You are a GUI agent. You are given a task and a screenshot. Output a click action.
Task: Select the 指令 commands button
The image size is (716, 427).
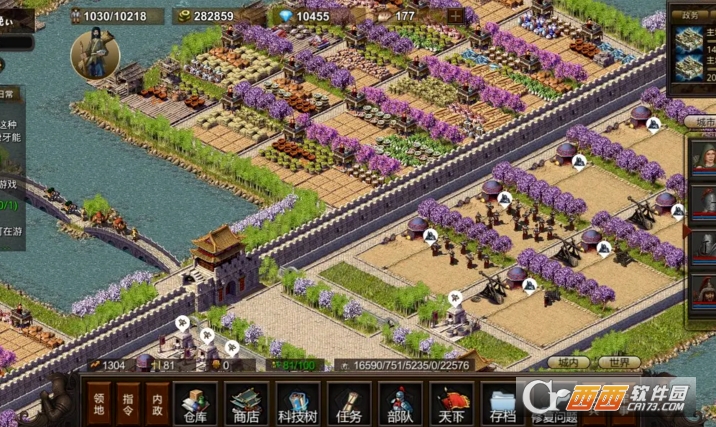(128, 403)
